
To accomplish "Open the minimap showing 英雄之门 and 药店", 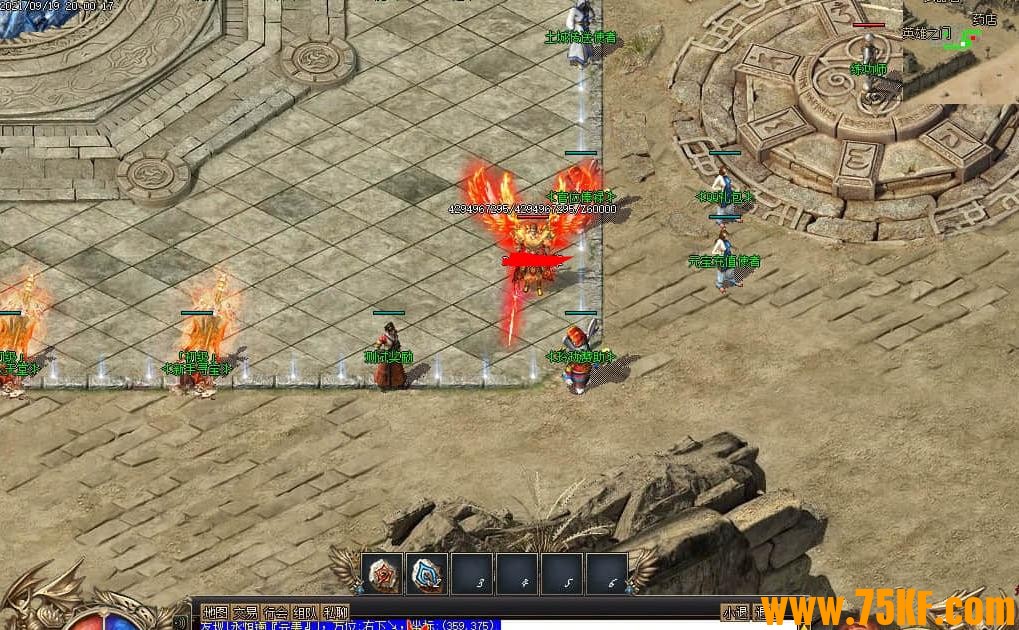I will click(960, 50).
